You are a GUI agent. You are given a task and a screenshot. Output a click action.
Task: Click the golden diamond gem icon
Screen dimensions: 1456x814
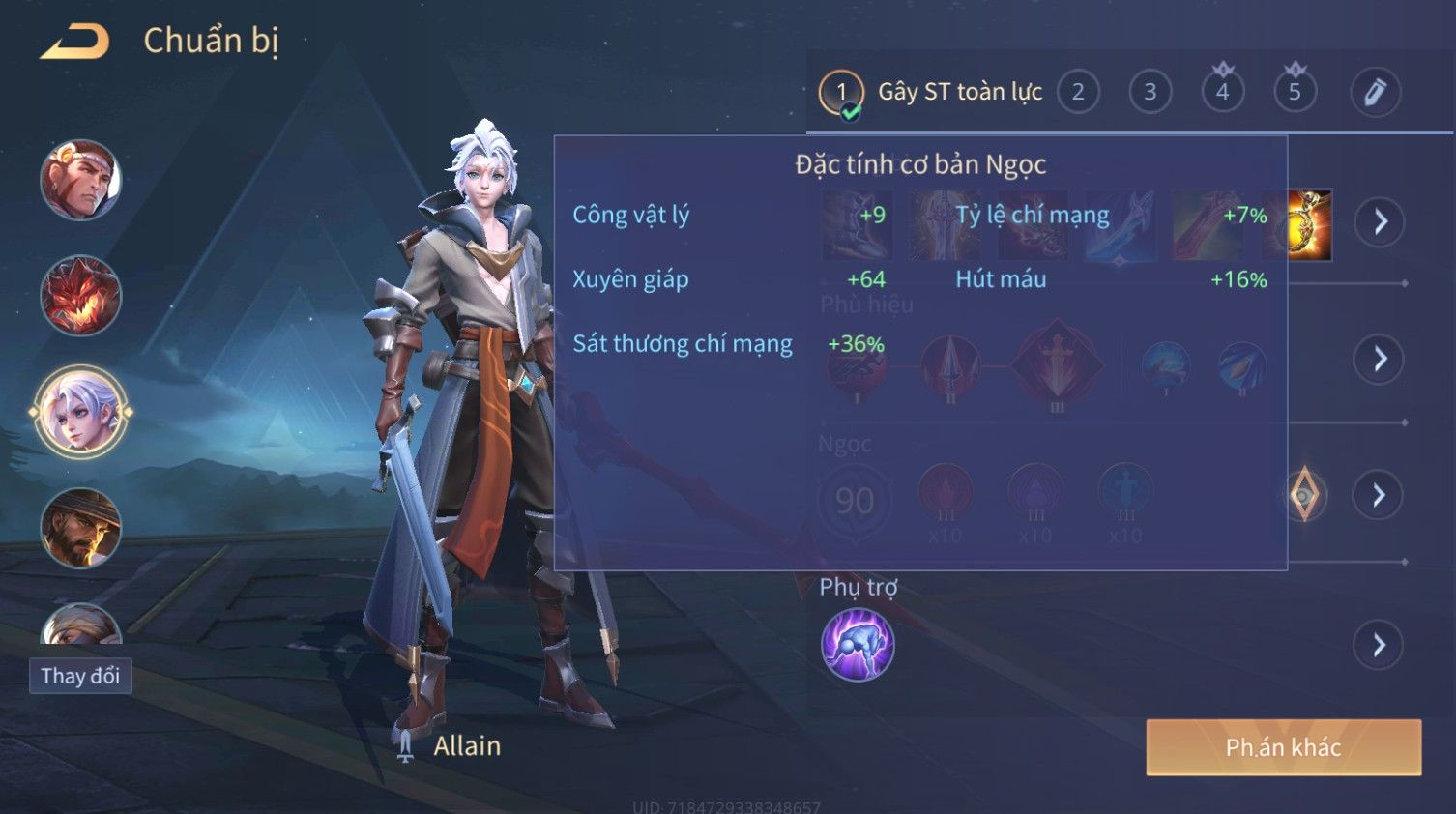(x=1304, y=495)
